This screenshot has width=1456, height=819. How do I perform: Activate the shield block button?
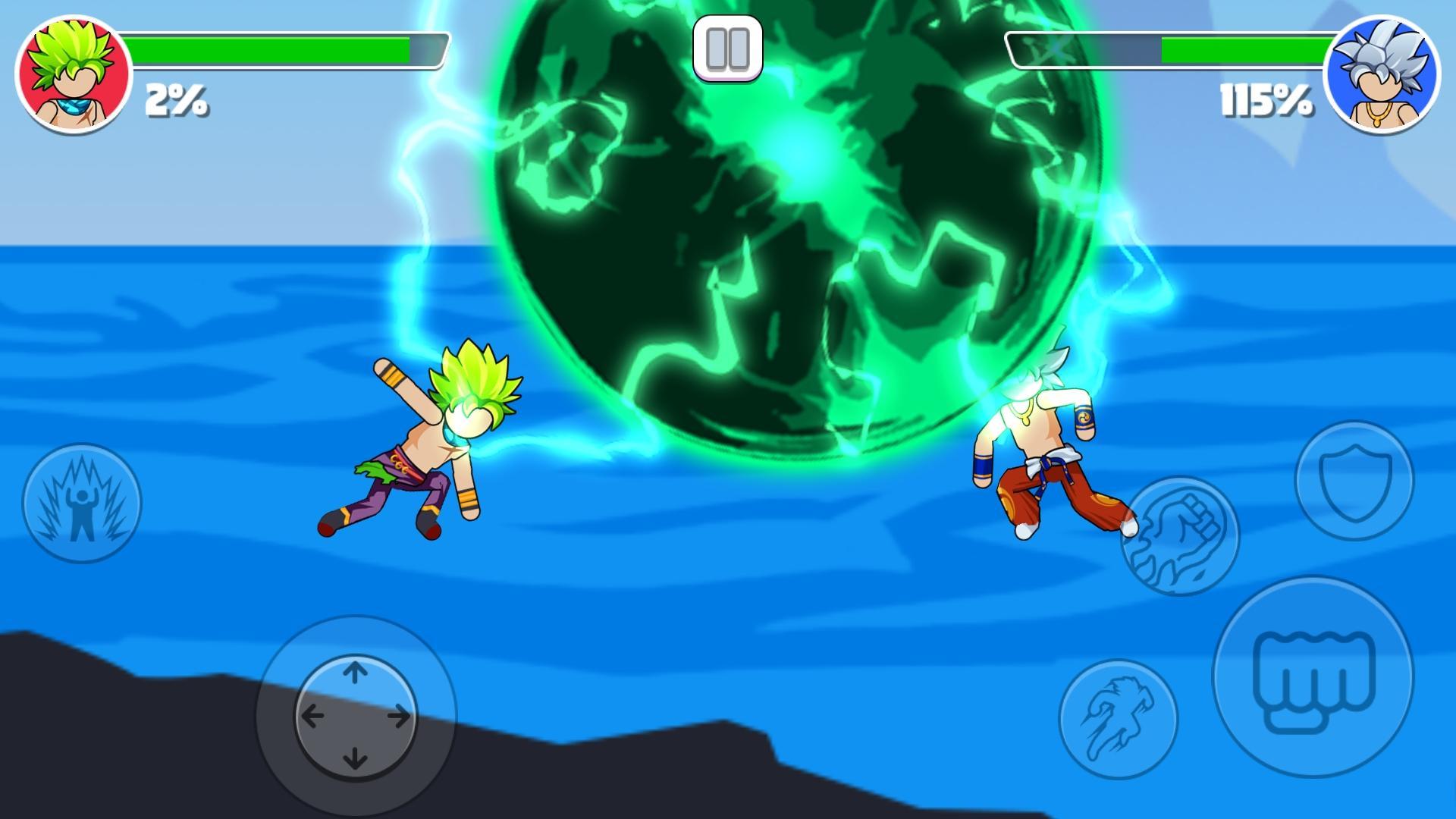pyautogui.click(x=1354, y=480)
